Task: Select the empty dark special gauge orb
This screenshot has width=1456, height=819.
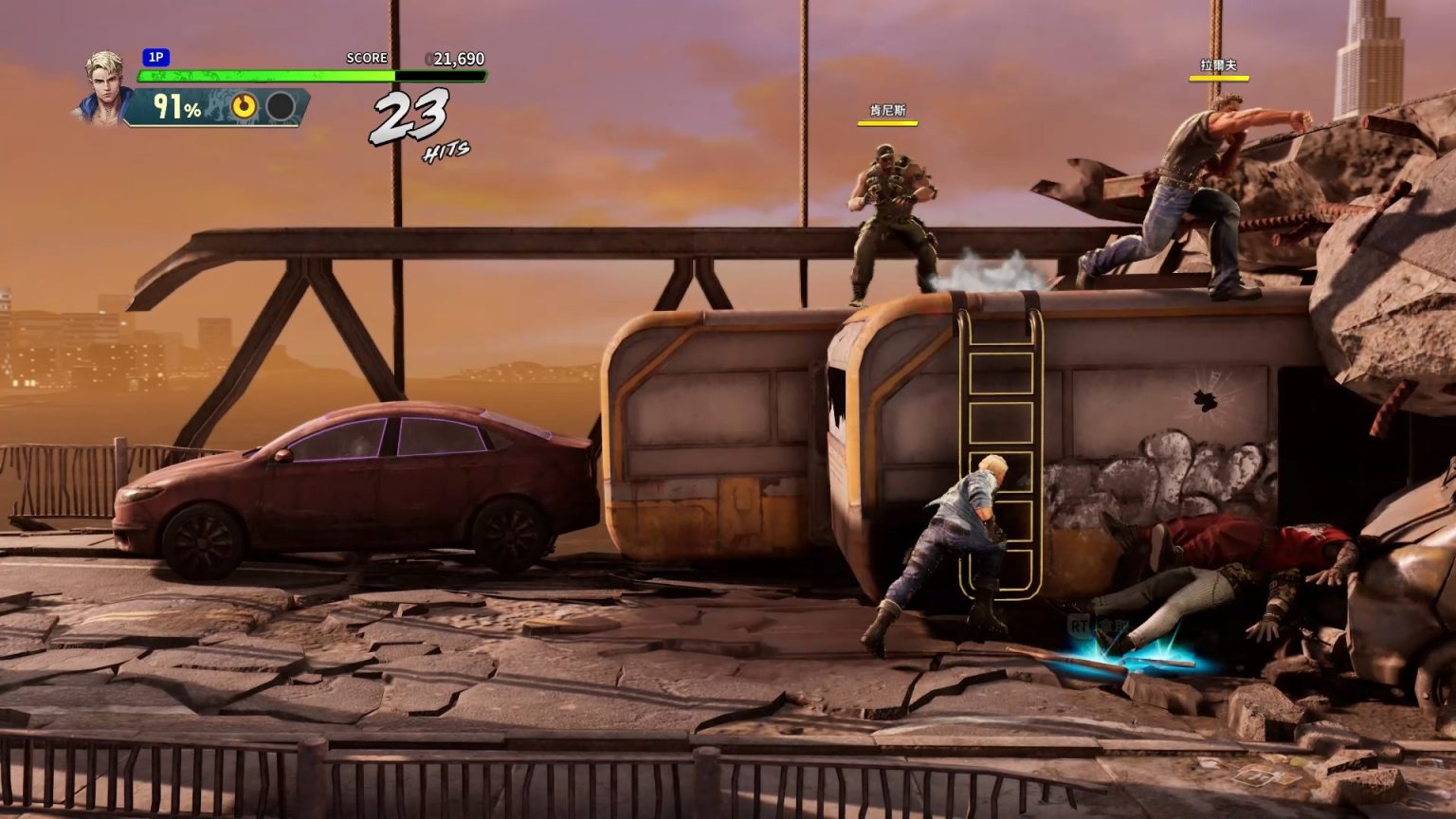Action: [280, 106]
